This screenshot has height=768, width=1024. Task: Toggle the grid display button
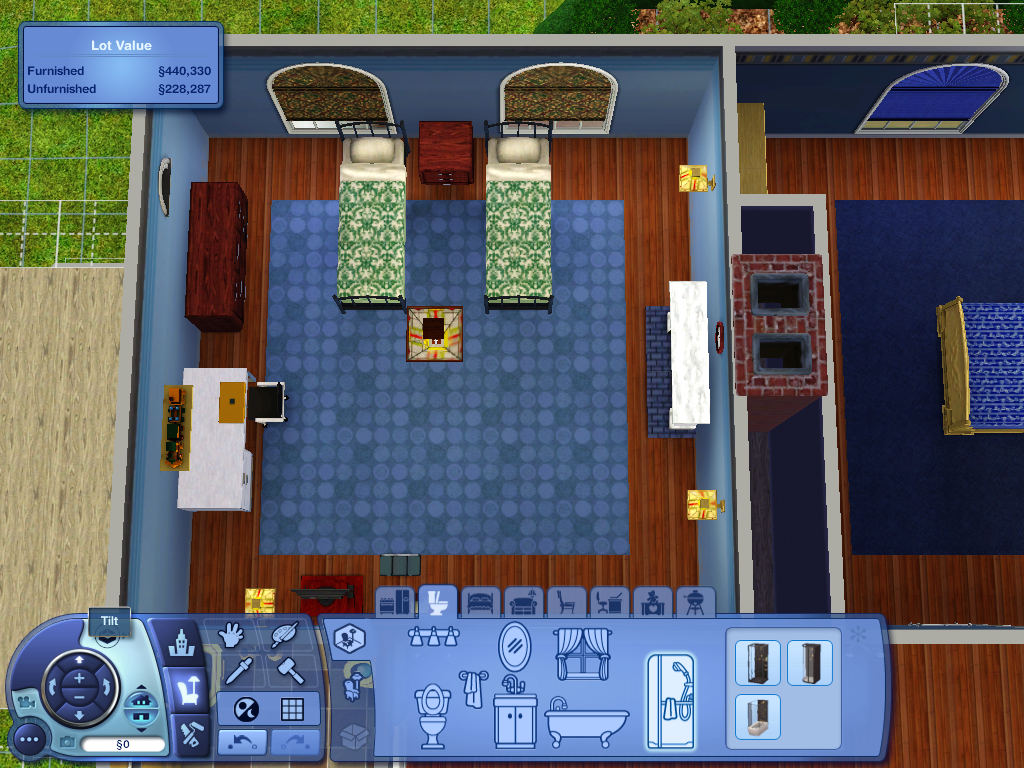click(292, 709)
